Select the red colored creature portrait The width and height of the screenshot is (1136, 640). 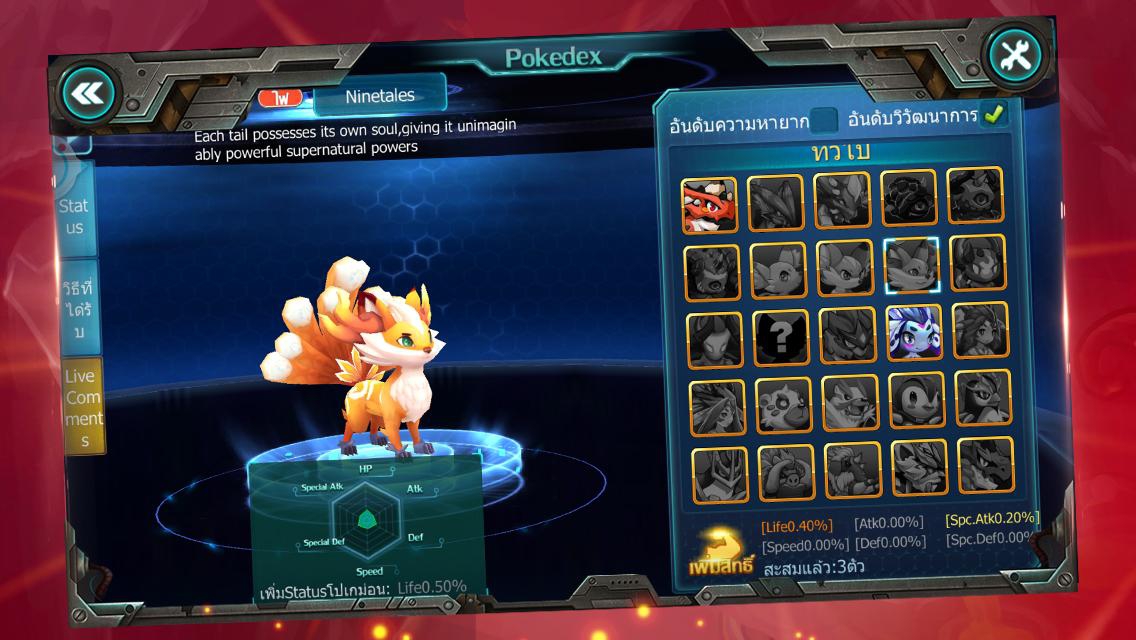[709, 205]
